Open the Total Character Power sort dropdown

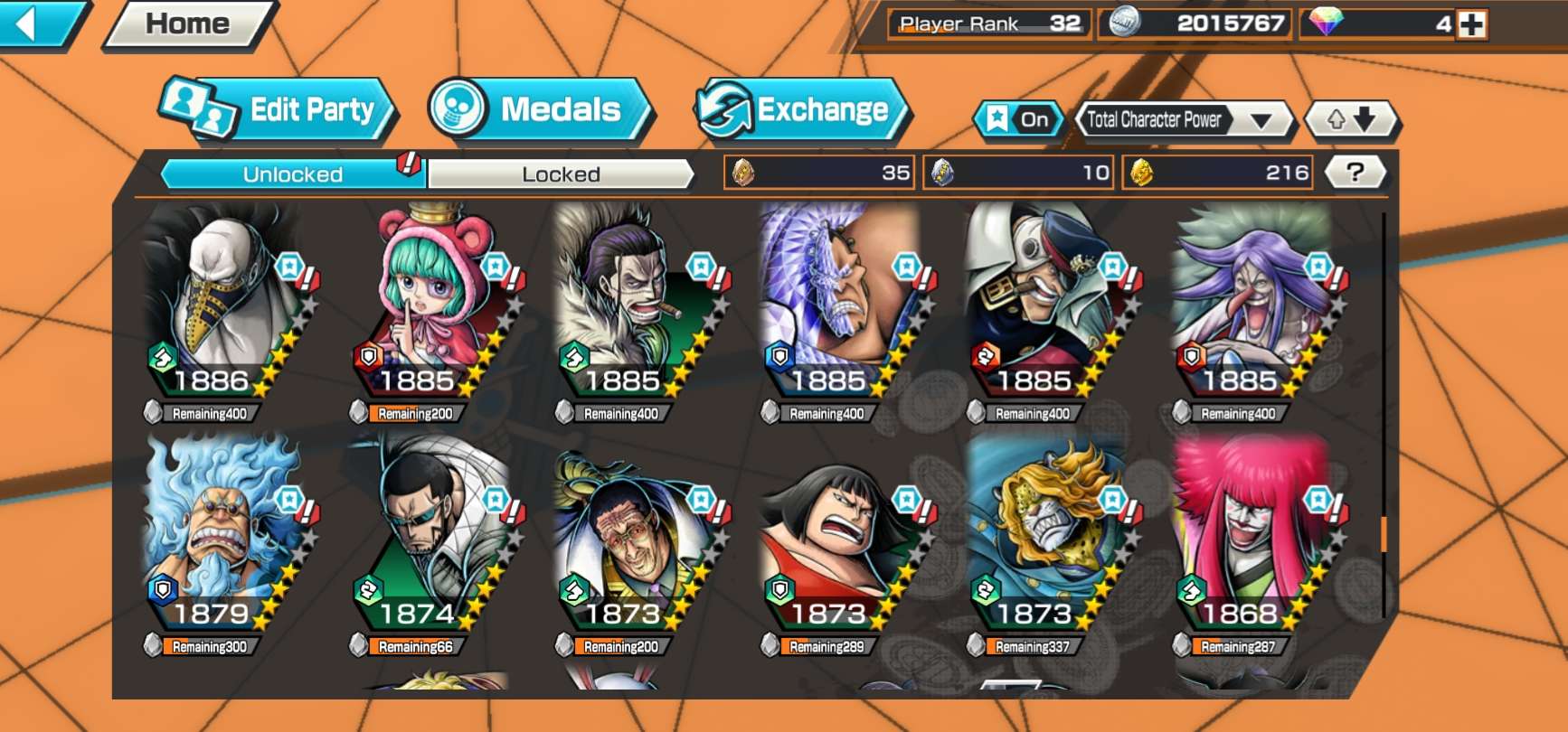coord(1183,119)
